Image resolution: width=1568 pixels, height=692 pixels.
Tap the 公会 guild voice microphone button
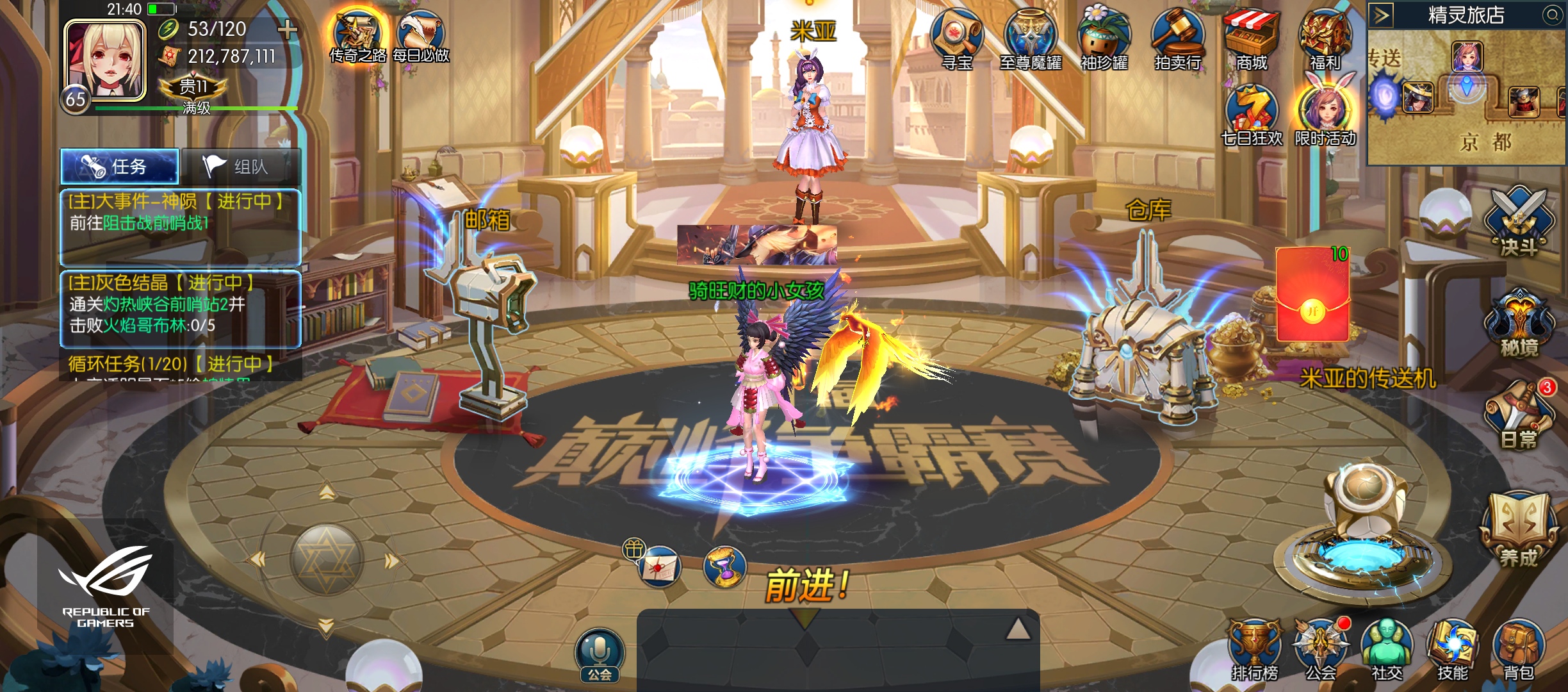tap(600, 655)
